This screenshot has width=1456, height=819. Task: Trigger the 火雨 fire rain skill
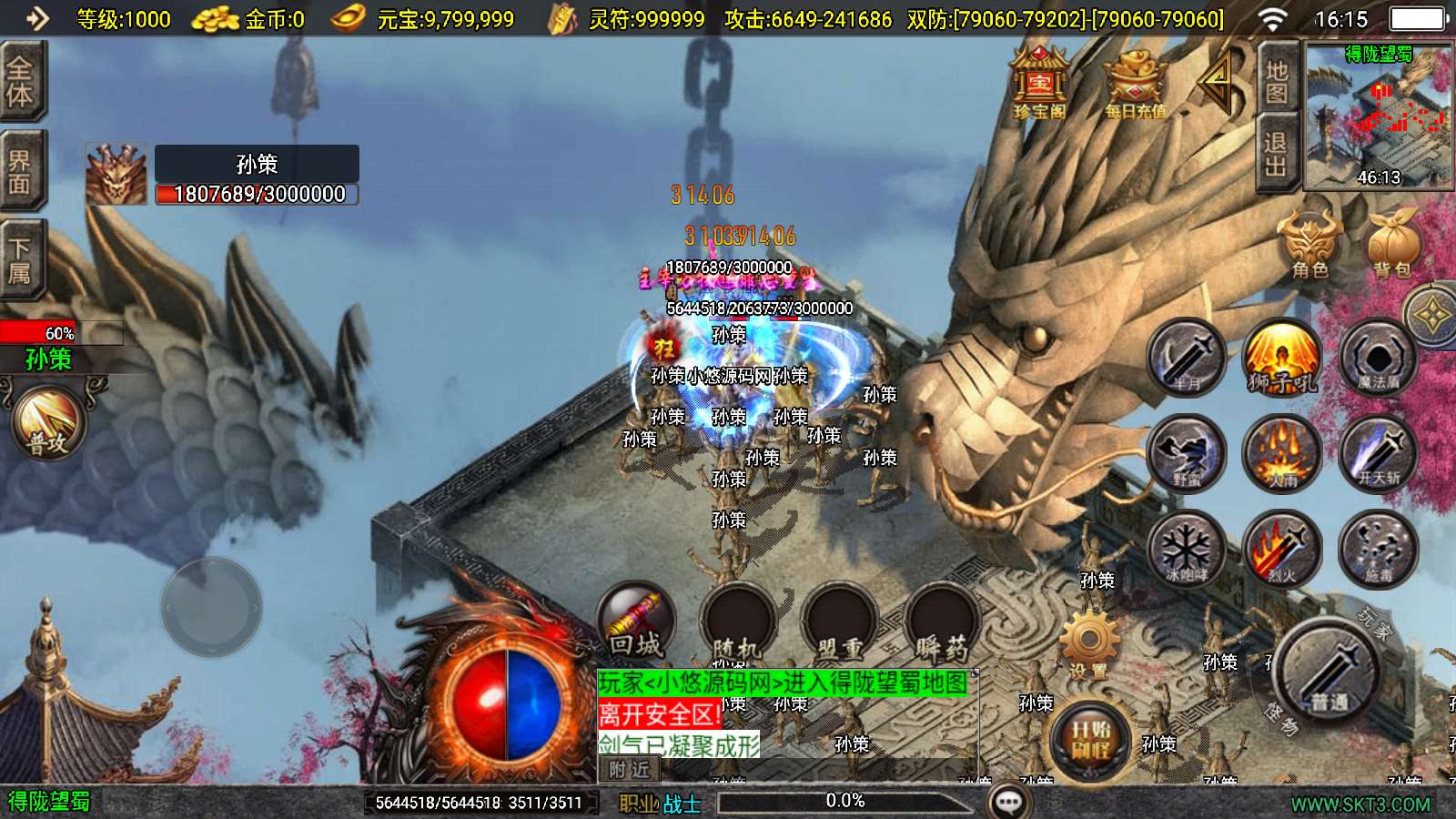click(x=1281, y=453)
